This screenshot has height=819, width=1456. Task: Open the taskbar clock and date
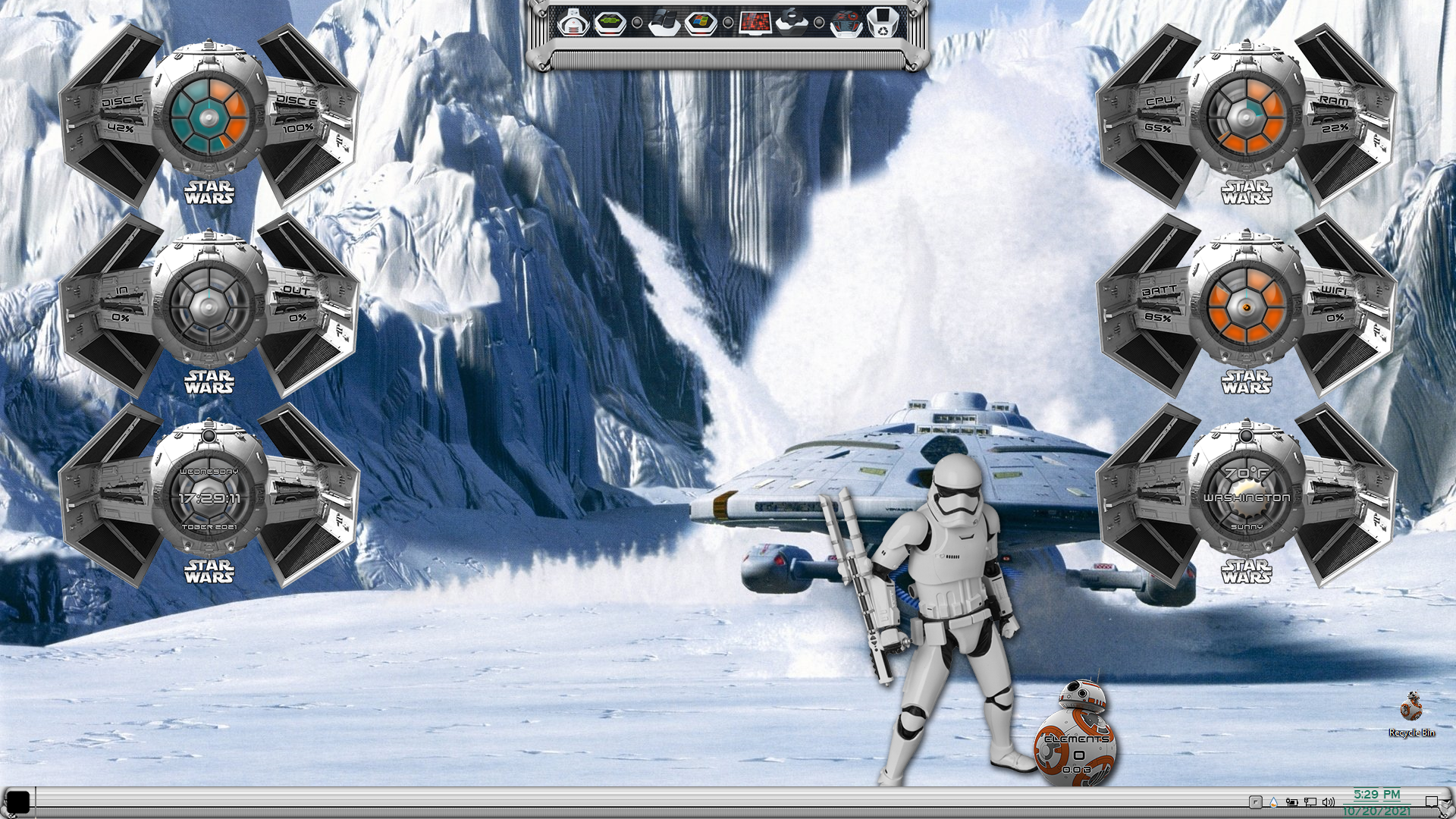pyautogui.click(x=1376, y=802)
